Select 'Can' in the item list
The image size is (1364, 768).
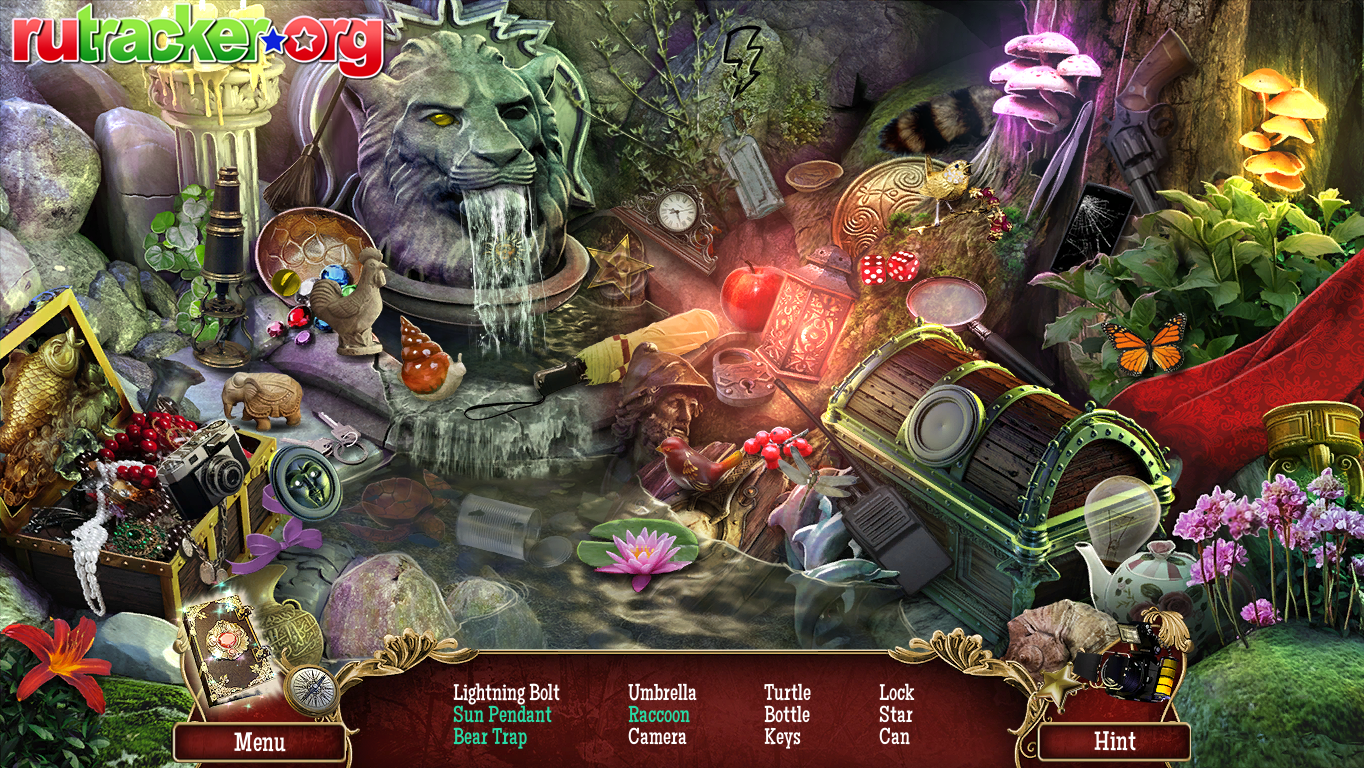coord(894,737)
